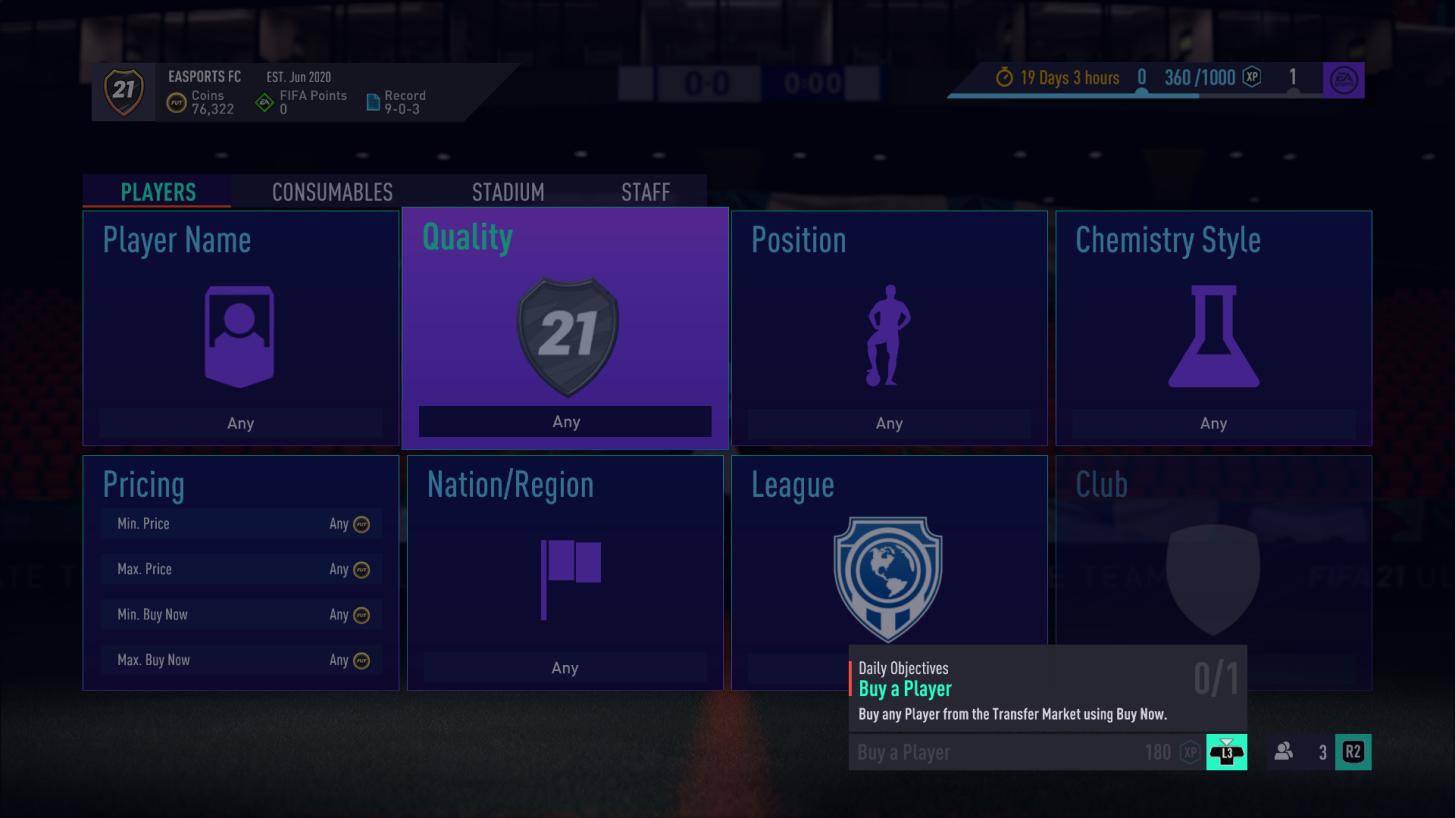Image resolution: width=1455 pixels, height=818 pixels.
Task: Select the Max Buy Now input field
Action: (240, 659)
